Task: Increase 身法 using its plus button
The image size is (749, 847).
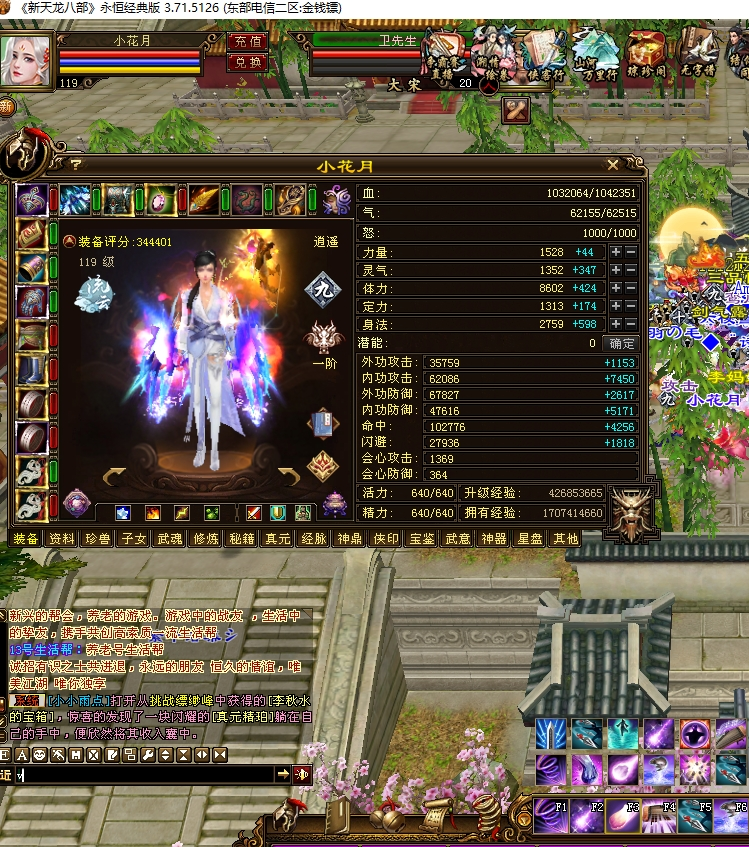Action: 616,324
